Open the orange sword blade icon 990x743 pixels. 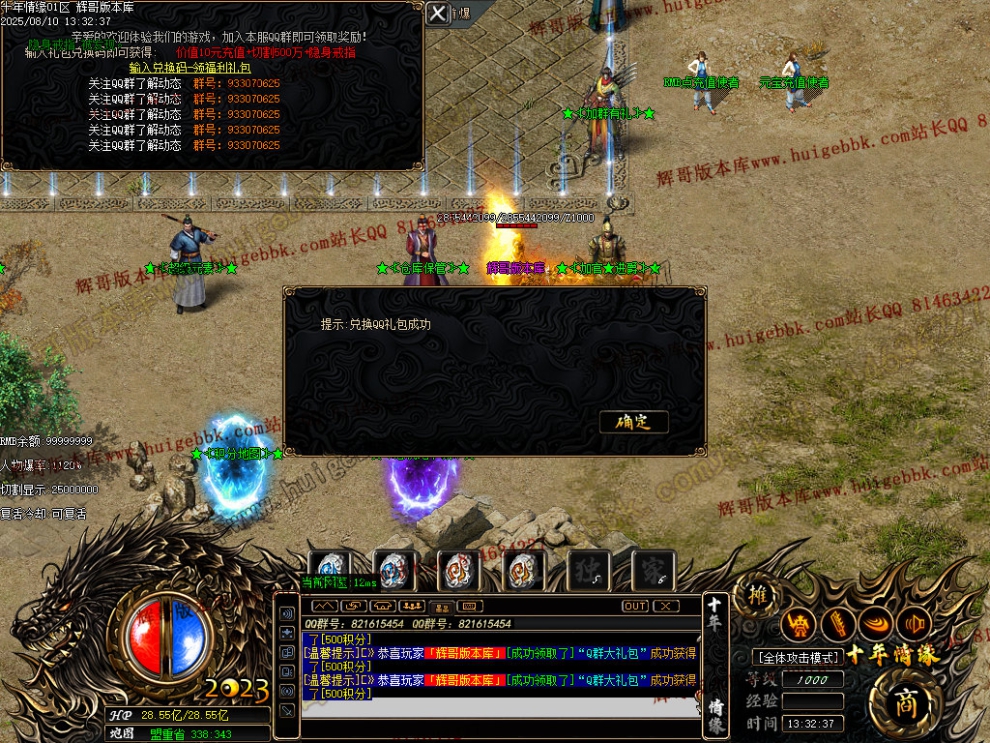[838, 625]
